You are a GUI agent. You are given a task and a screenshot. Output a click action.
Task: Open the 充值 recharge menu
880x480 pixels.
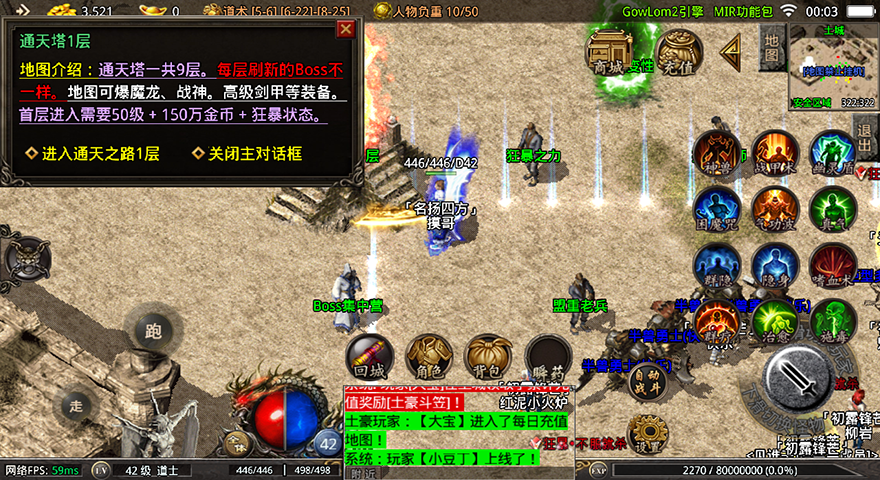(677, 53)
